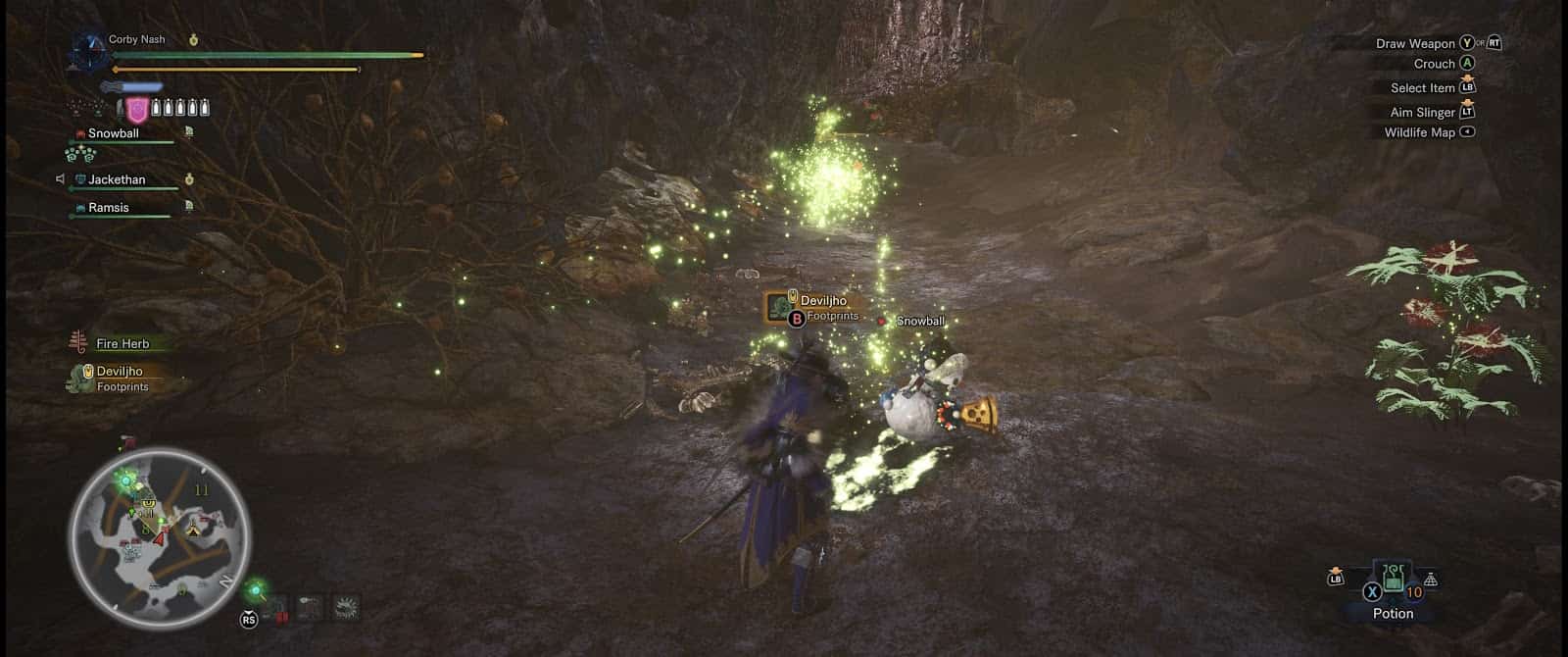Click the camp tent marker on minimap
The width and height of the screenshot is (1568, 657).
(193, 530)
